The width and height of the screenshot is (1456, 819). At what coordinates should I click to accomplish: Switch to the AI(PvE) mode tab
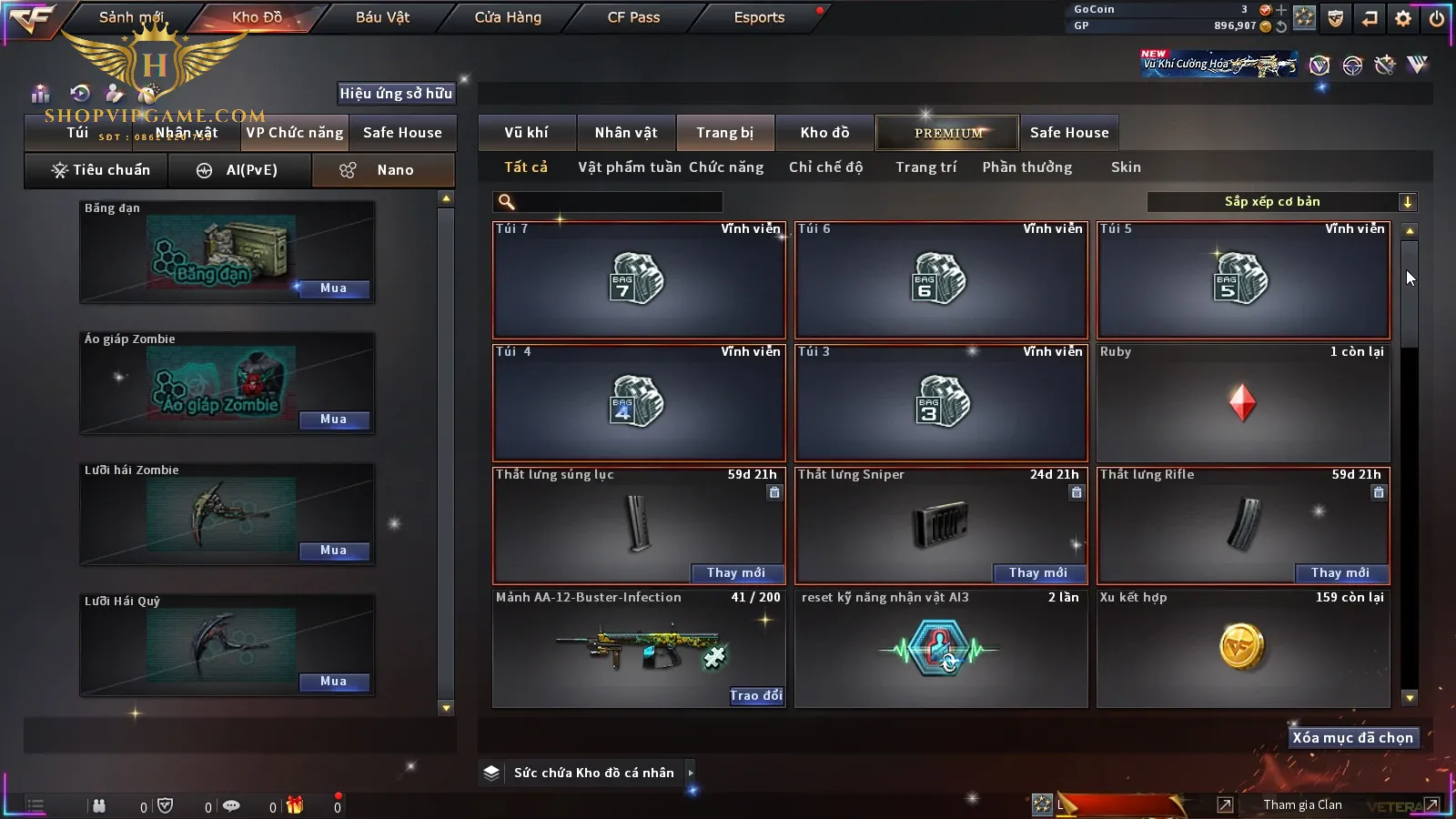click(x=240, y=170)
